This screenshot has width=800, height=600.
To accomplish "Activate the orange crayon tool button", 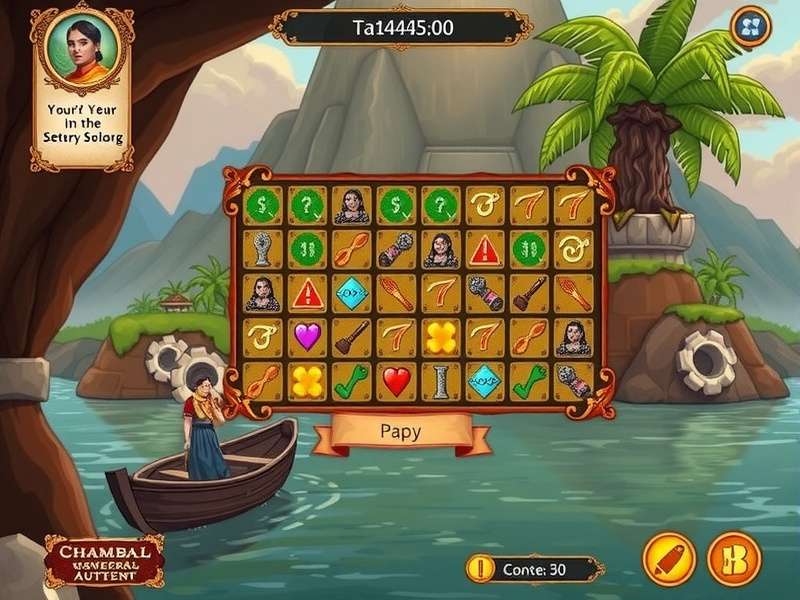I will (x=669, y=558).
